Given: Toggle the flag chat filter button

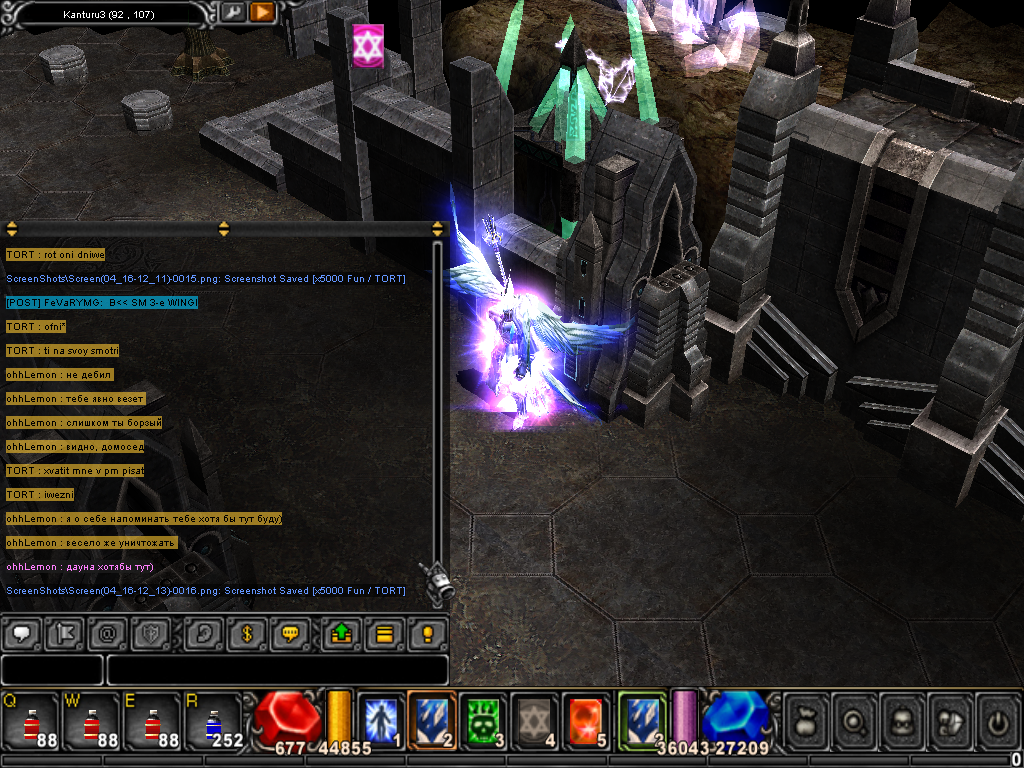Looking at the screenshot, I should point(65,633).
